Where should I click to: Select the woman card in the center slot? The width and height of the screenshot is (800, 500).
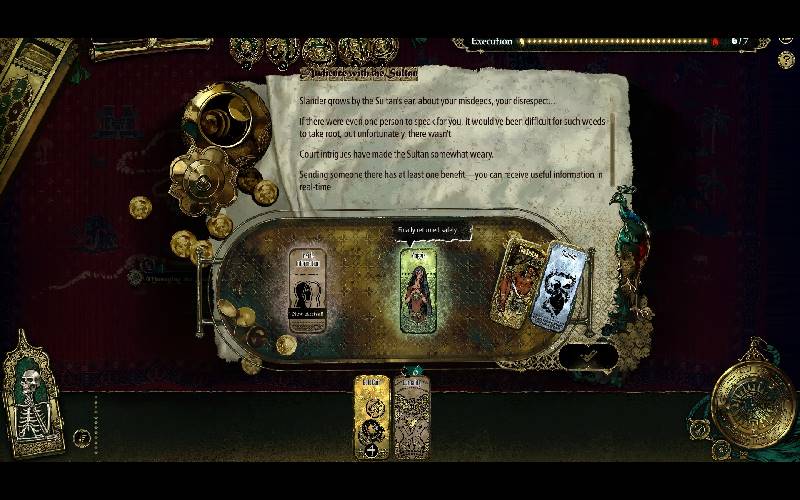418,290
